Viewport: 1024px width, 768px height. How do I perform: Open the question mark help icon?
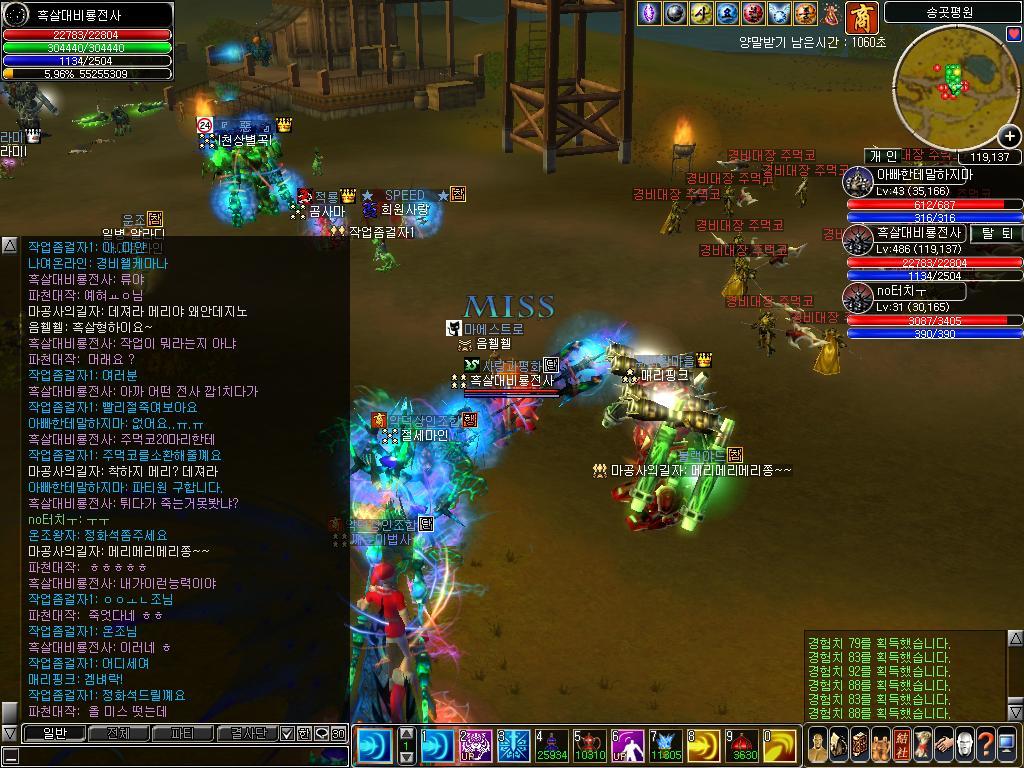coord(985,745)
